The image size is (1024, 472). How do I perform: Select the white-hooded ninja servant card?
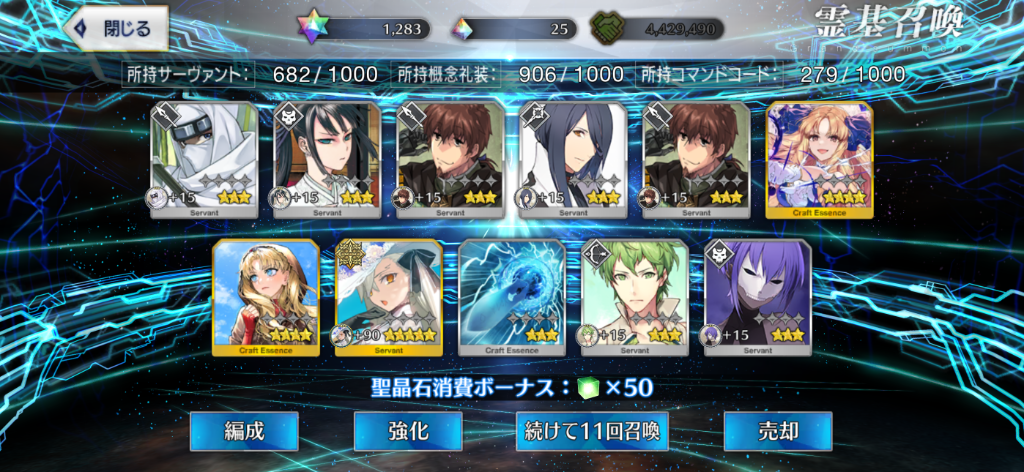(x=204, y=160)
